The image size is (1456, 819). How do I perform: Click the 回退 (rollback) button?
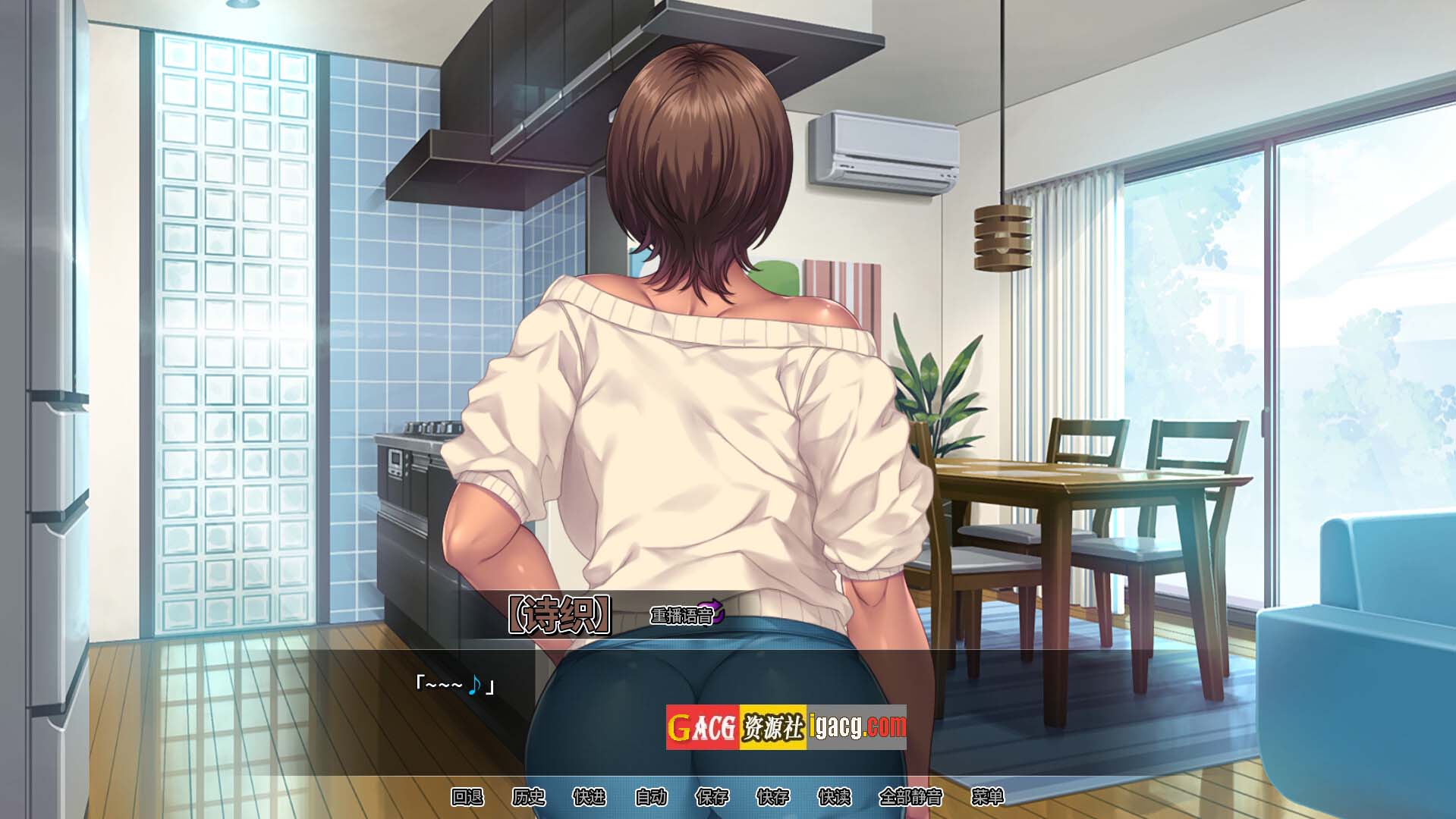(x=467, y=797)
